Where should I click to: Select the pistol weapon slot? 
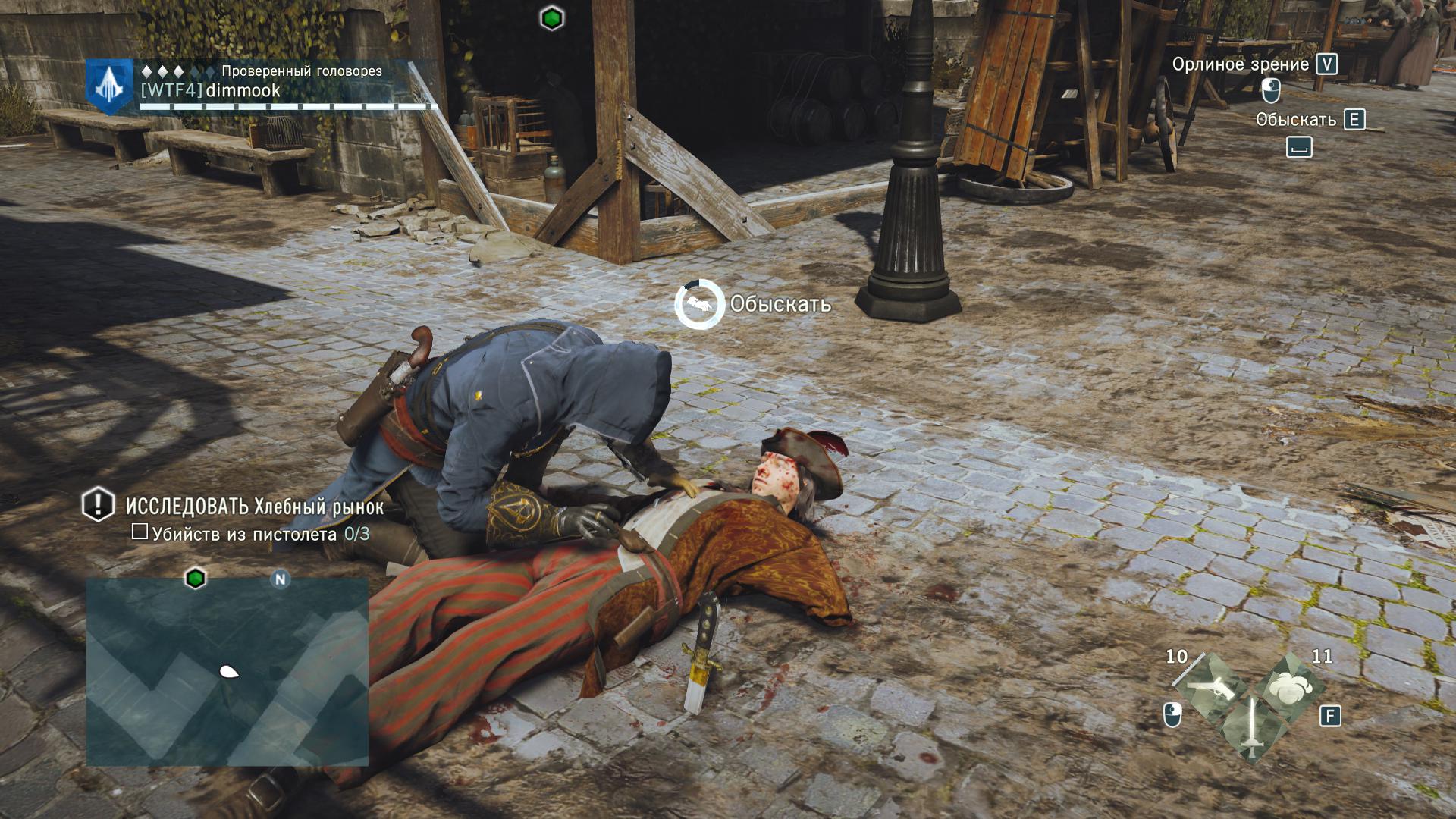[x=1211, y=687]
